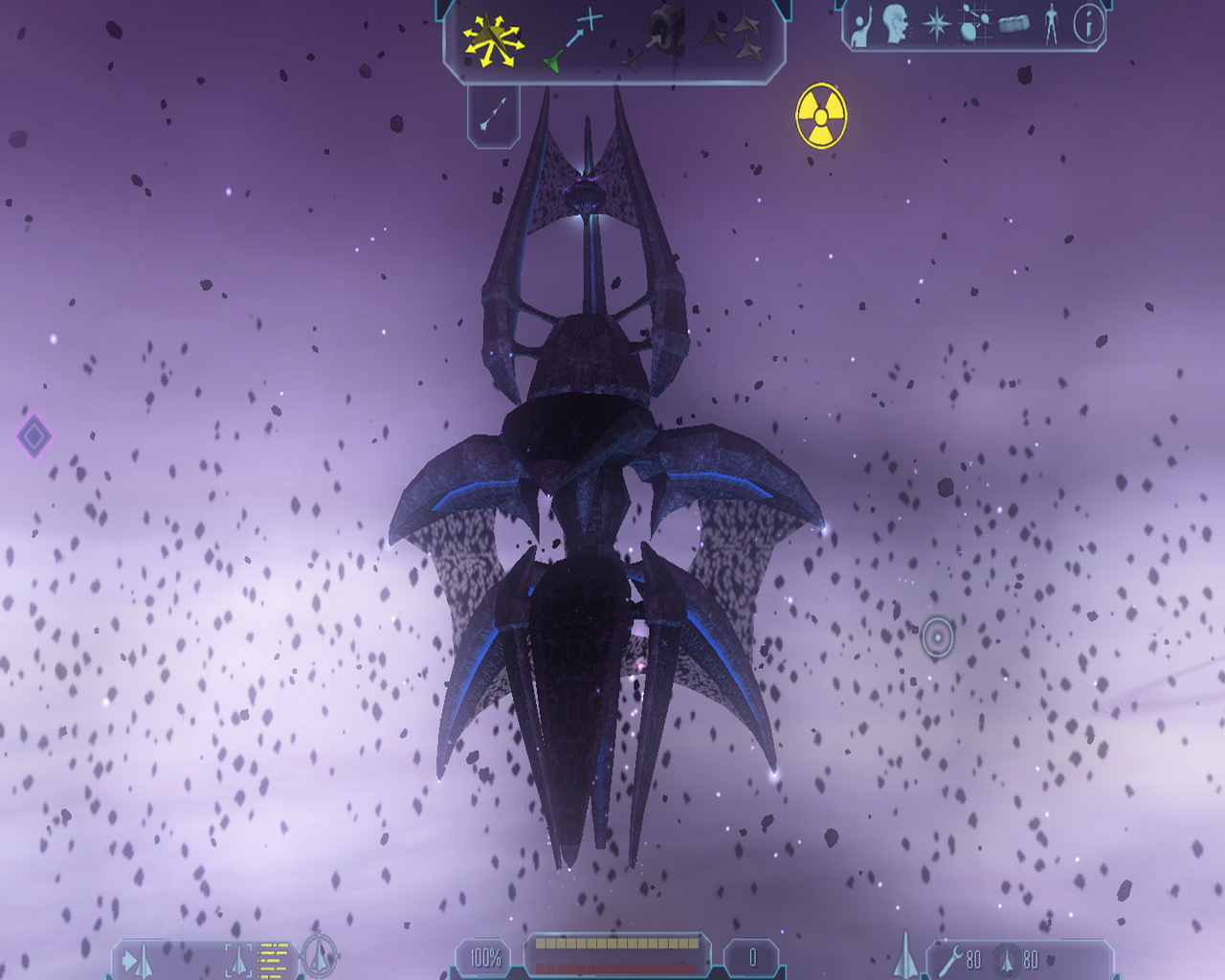
Task: Open the eight-point star navigation panel
Action: pyautogui.click(x=935, y=25)
